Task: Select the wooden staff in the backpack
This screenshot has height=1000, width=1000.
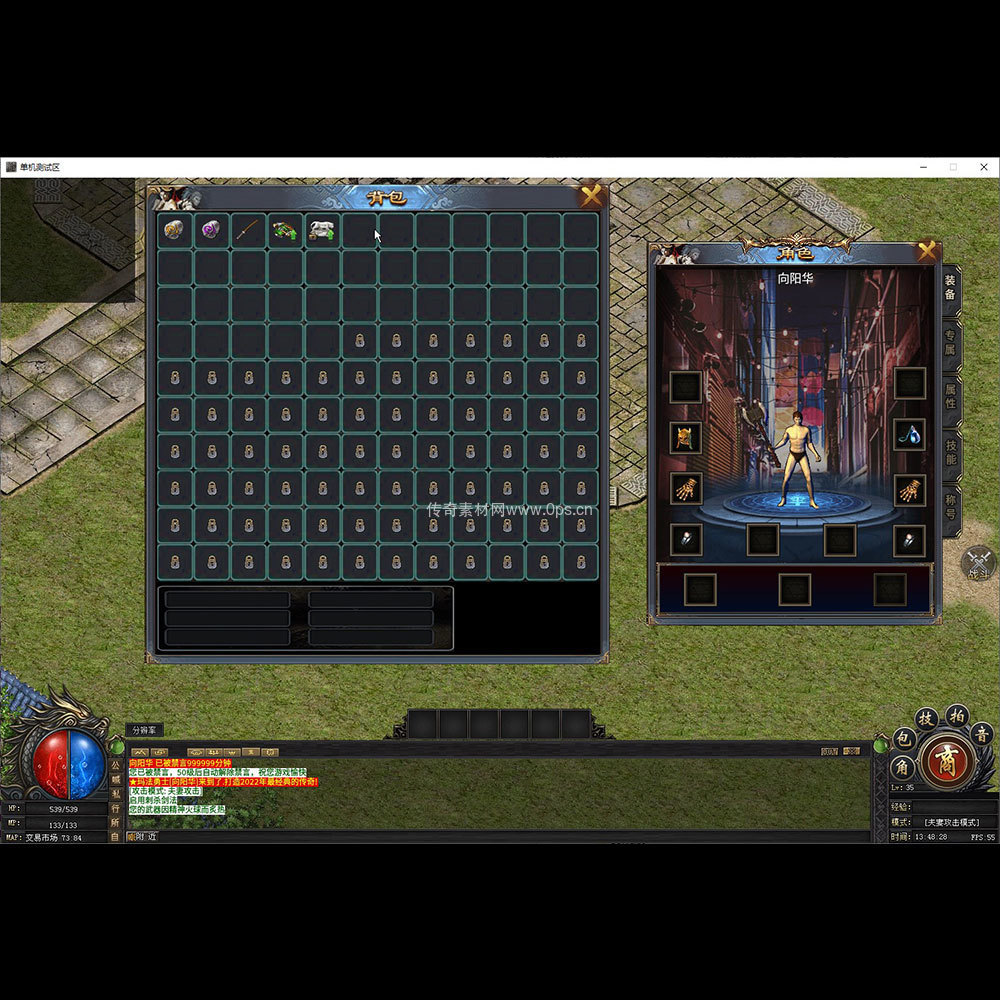Action: click(x=248, y=231)
